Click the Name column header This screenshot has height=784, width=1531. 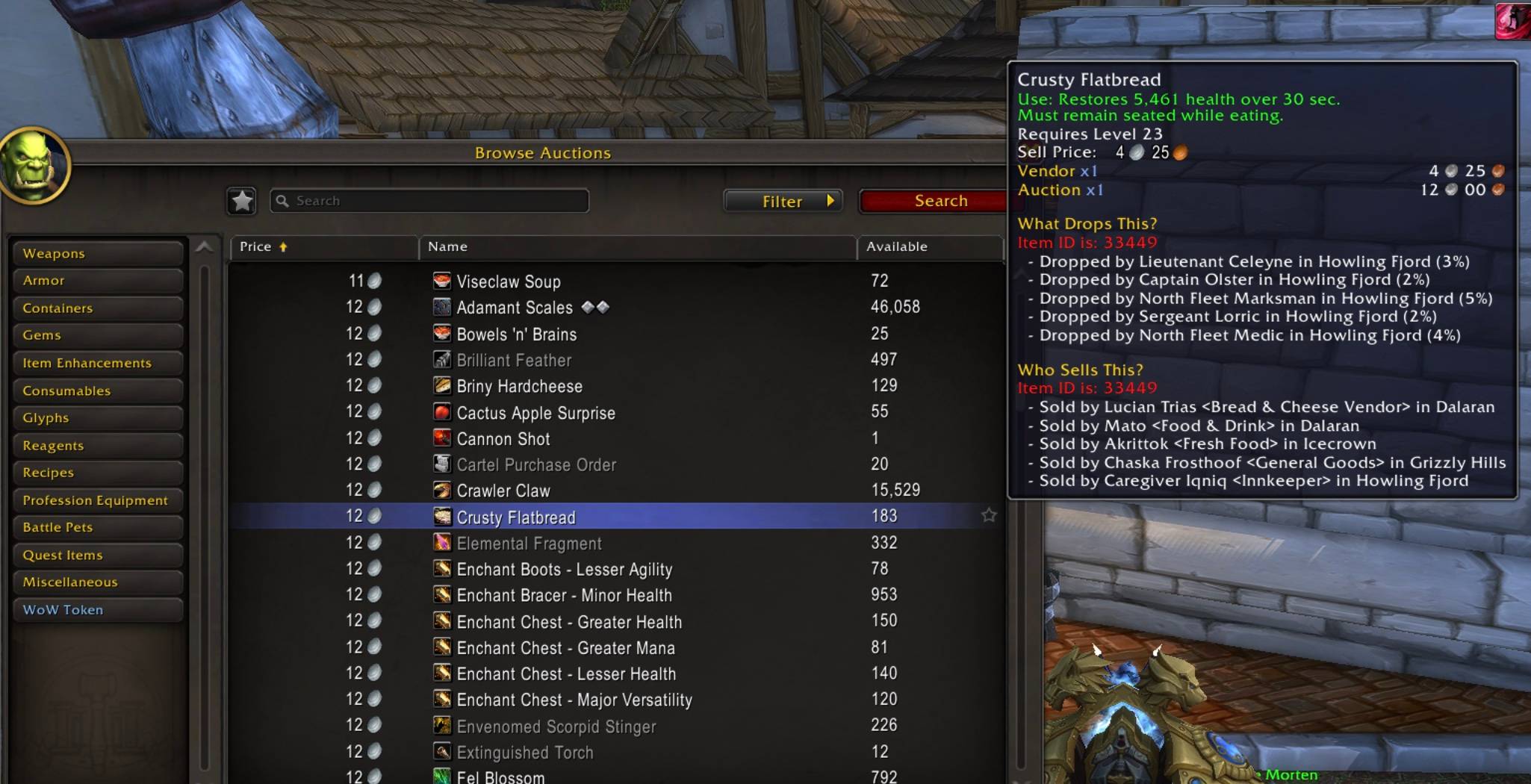(x=446, y=246)
